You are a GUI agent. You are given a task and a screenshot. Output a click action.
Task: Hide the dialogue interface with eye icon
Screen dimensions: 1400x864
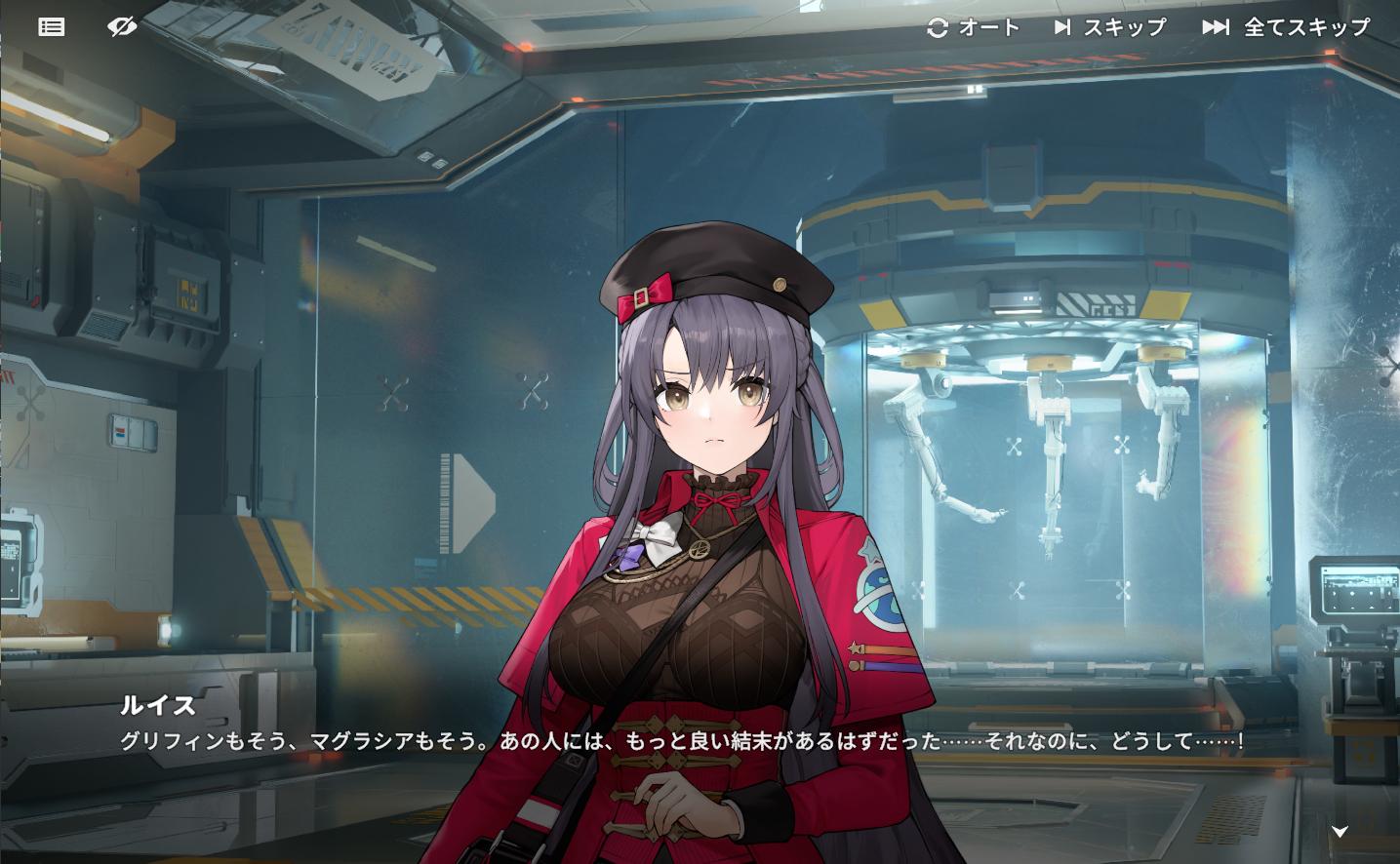click(x=122, y=27)
